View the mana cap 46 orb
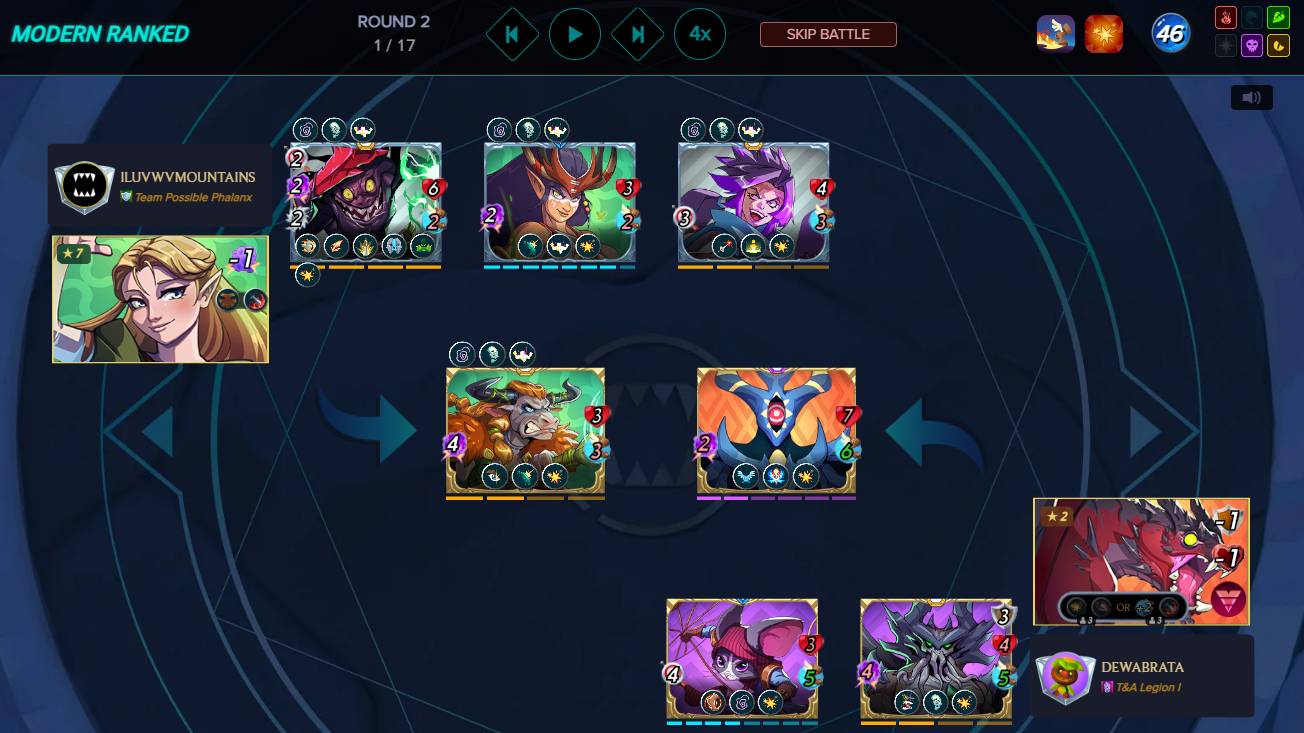Image resolution: width=1304 pixels, height=733 pixels. (x=1169, y=34)
